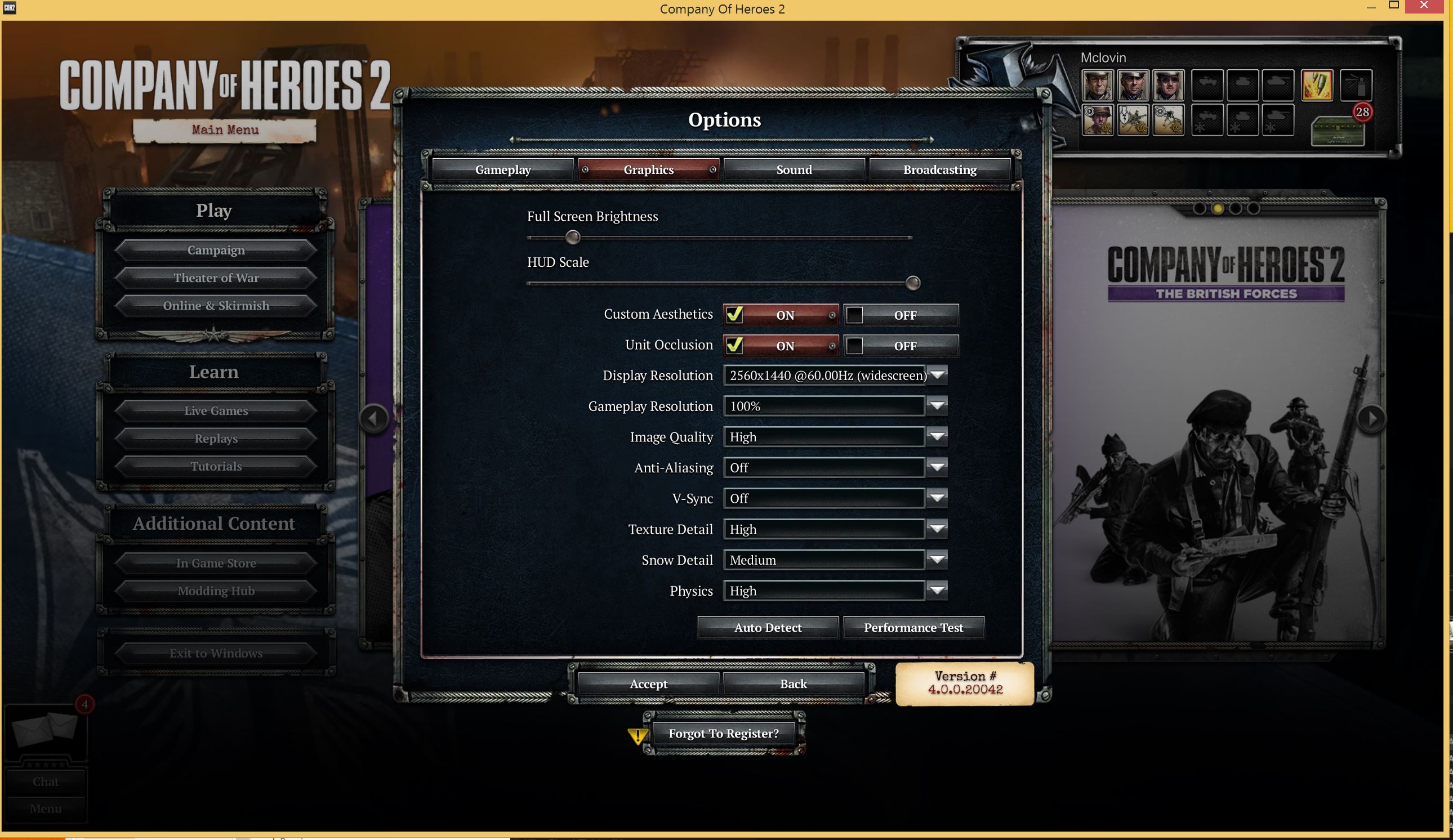The height and width of the screenshot is (840, 1453).
Task: Click the Forgot To Register button
Action: click(x=723, y=734)
